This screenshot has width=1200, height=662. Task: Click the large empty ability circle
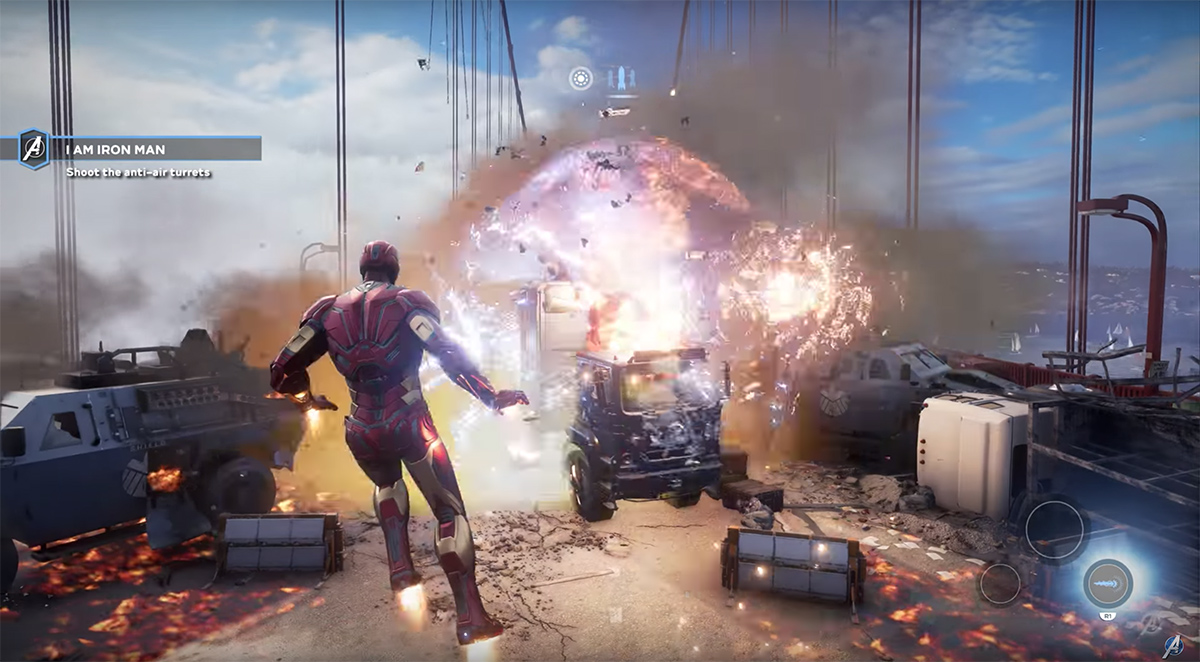tap(1054, 529)
